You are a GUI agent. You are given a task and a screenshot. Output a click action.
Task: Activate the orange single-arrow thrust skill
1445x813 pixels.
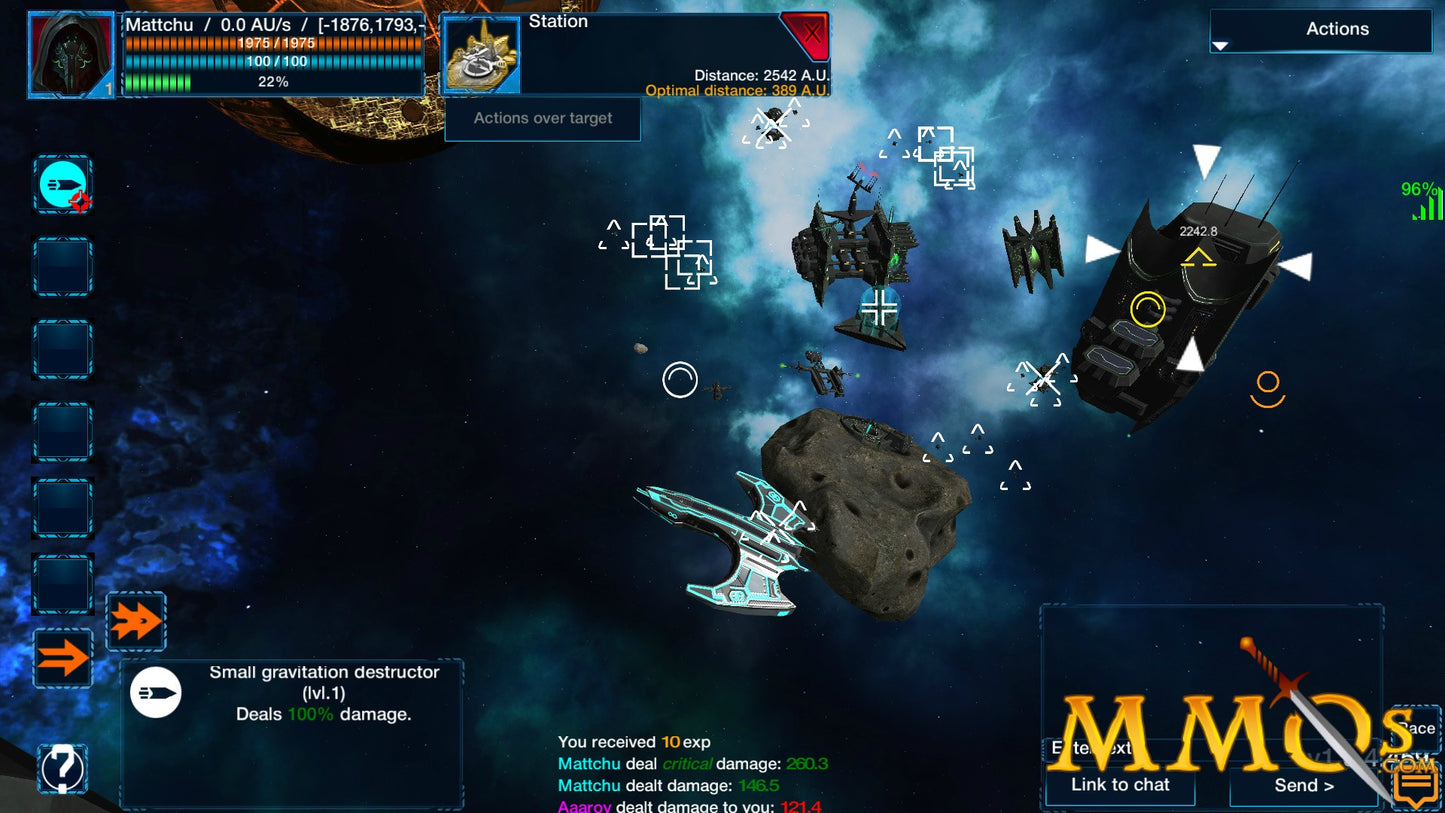pyautogui.click(x=62, y=657)
